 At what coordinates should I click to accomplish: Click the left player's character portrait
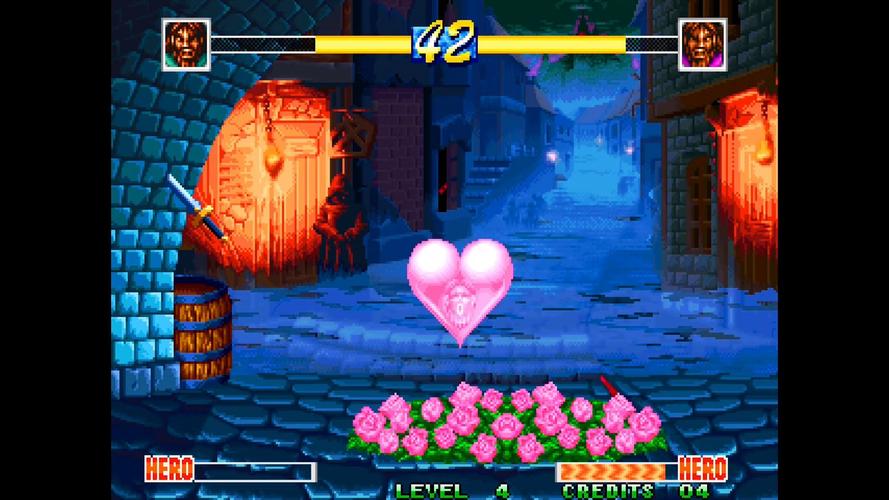point(185,44)
